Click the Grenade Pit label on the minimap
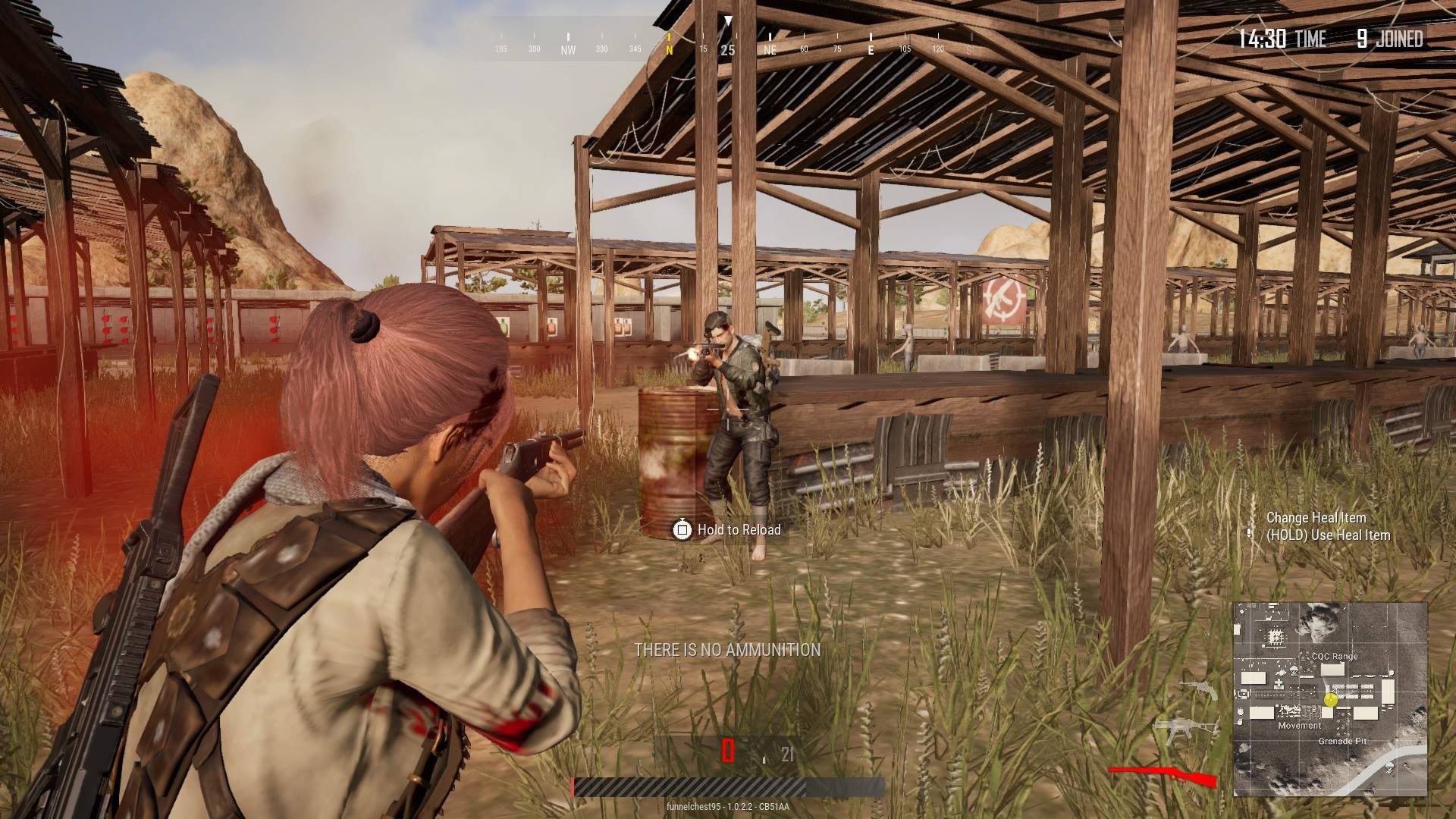 click(1343, 742)
